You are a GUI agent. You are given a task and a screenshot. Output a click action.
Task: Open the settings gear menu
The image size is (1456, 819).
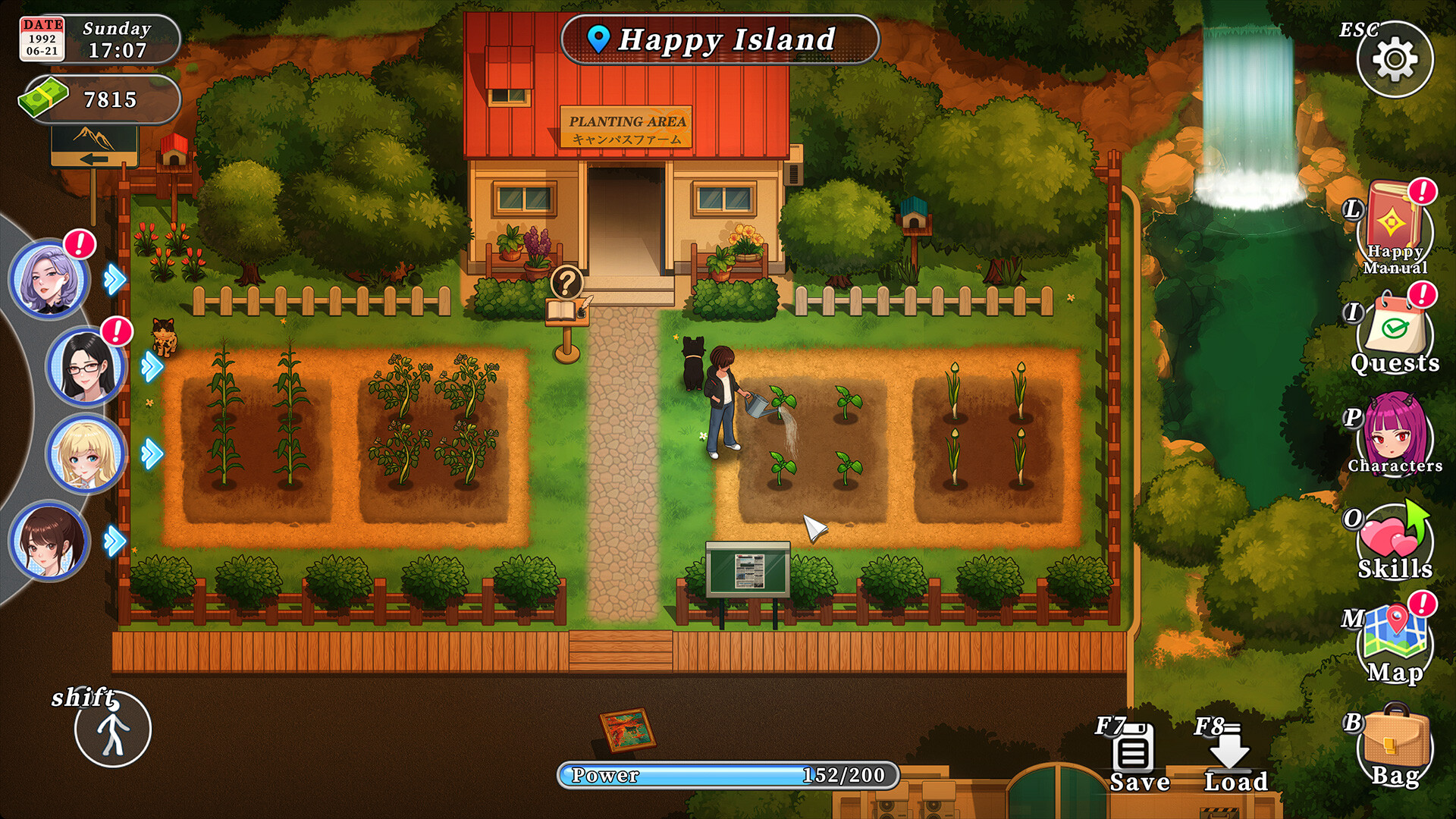click(1397, 57)
